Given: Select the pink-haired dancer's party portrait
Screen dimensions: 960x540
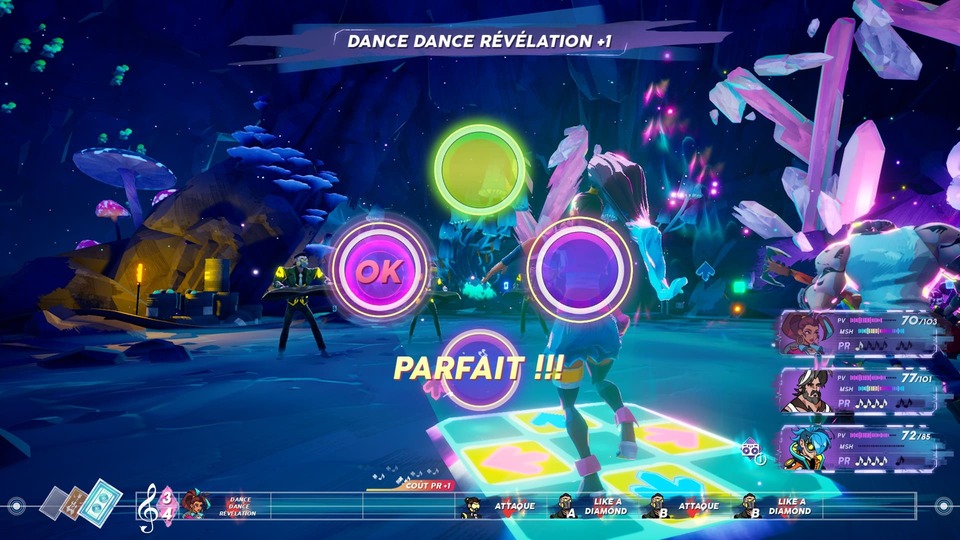Looking at the screenshot, I should coord(805,334).
